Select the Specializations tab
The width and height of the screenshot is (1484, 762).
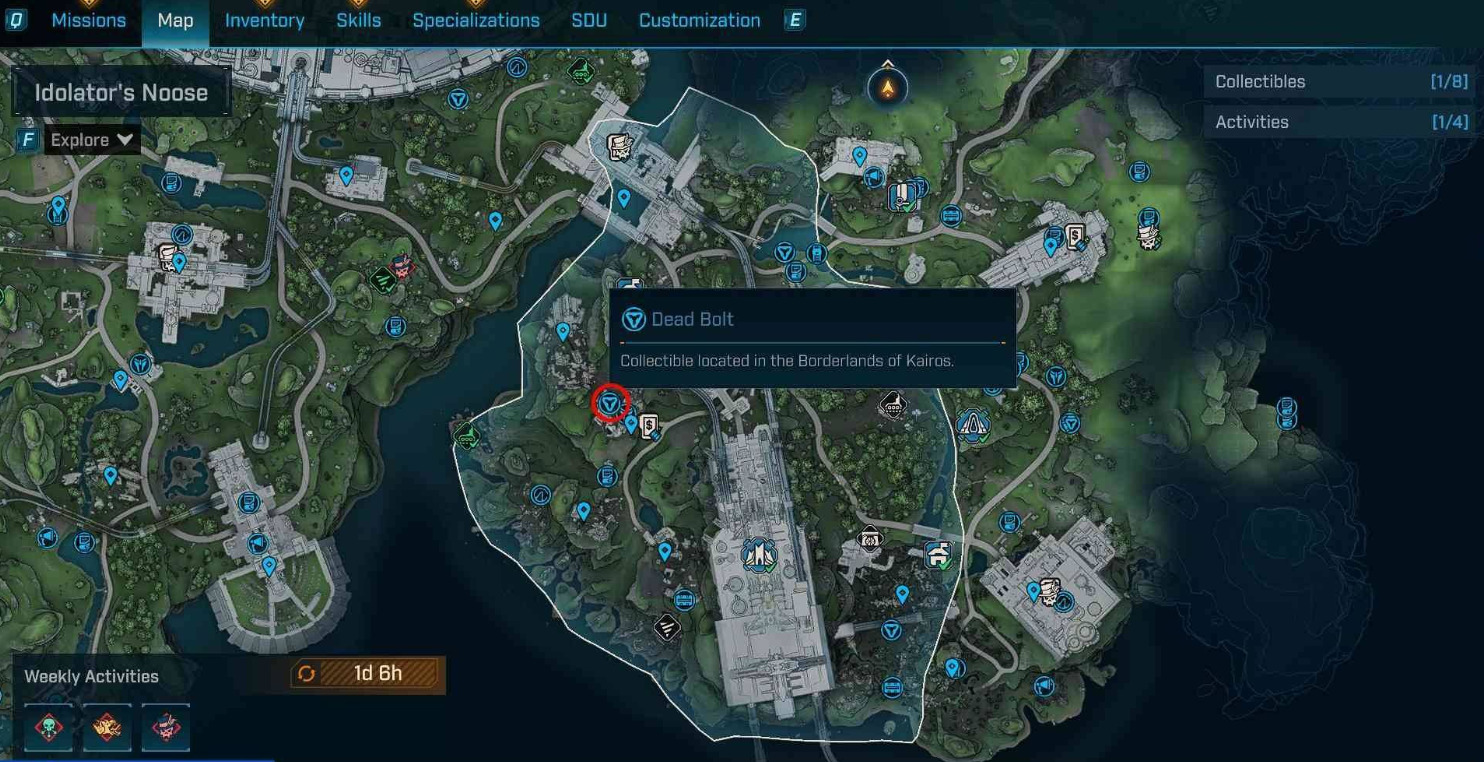475,20
